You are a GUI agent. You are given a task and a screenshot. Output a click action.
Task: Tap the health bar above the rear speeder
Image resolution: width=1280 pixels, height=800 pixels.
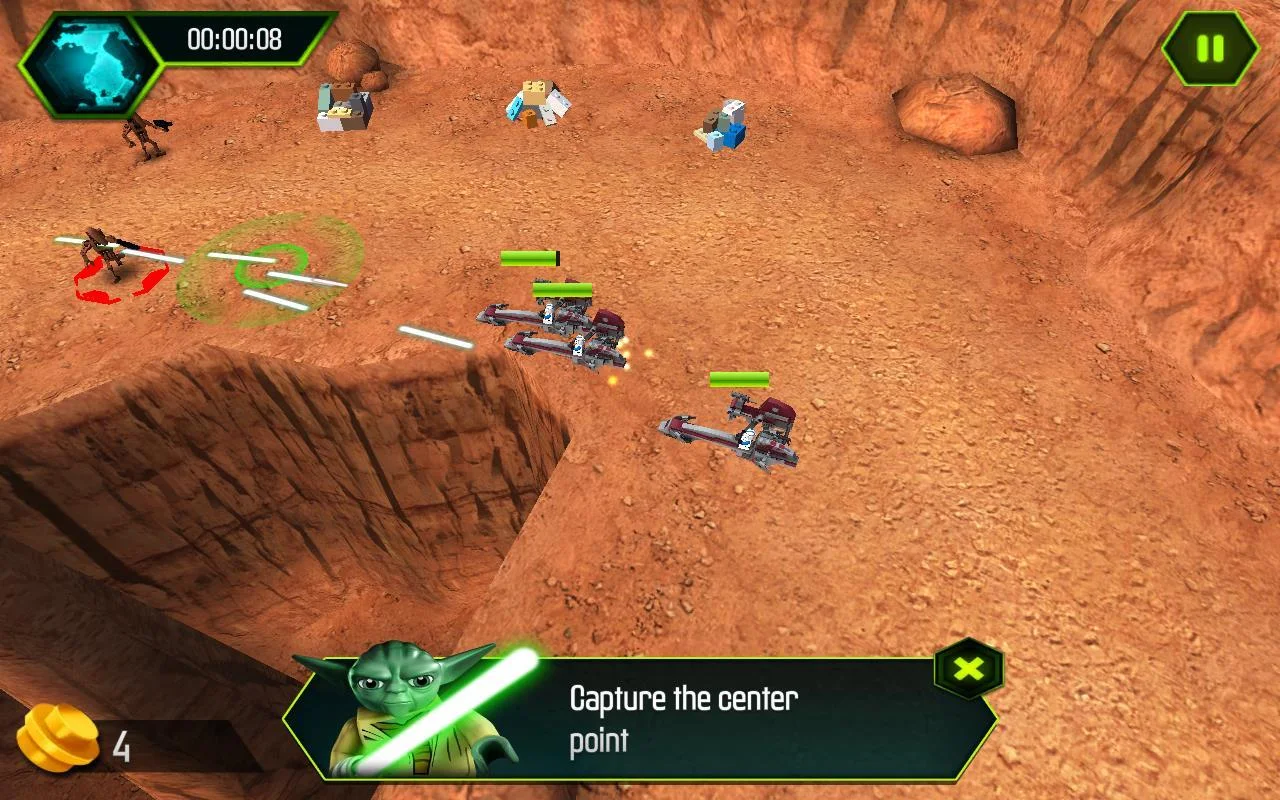(x=740, y=380)
